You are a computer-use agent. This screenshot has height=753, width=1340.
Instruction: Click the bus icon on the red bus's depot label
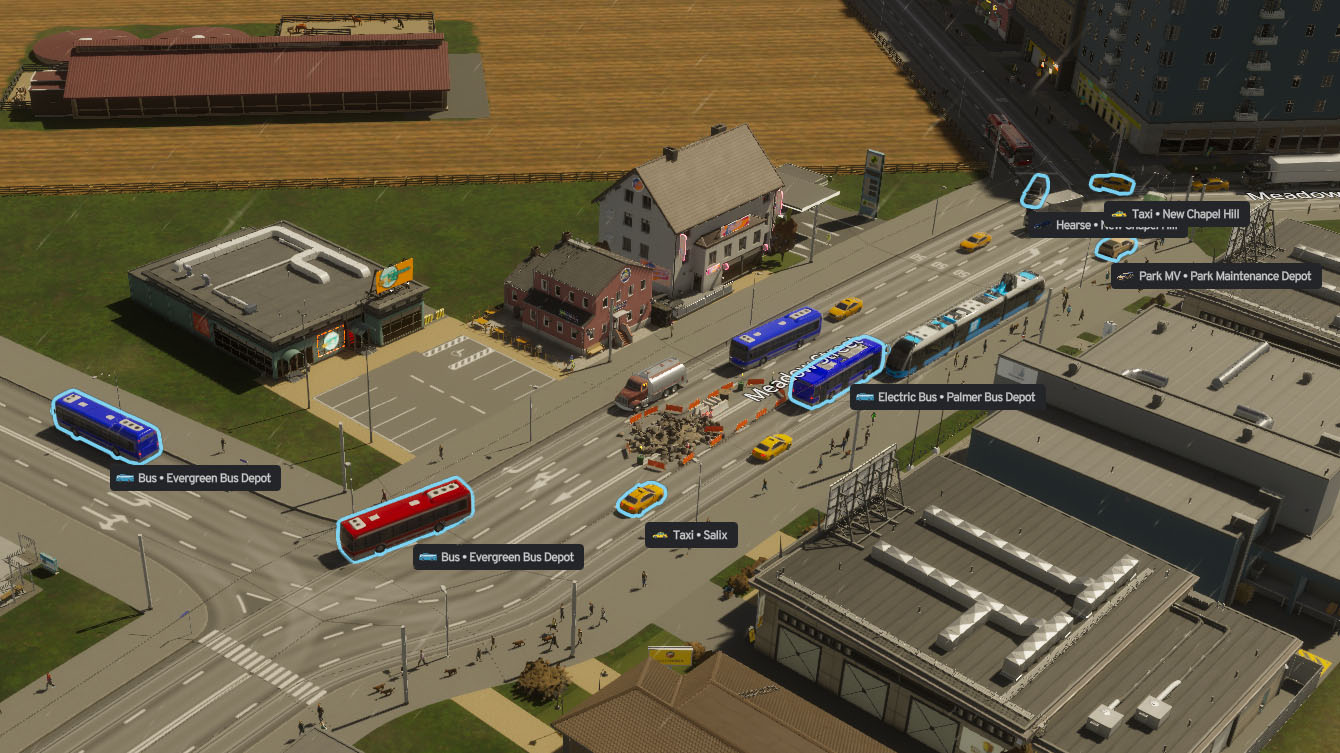click(x=429, y=557)
